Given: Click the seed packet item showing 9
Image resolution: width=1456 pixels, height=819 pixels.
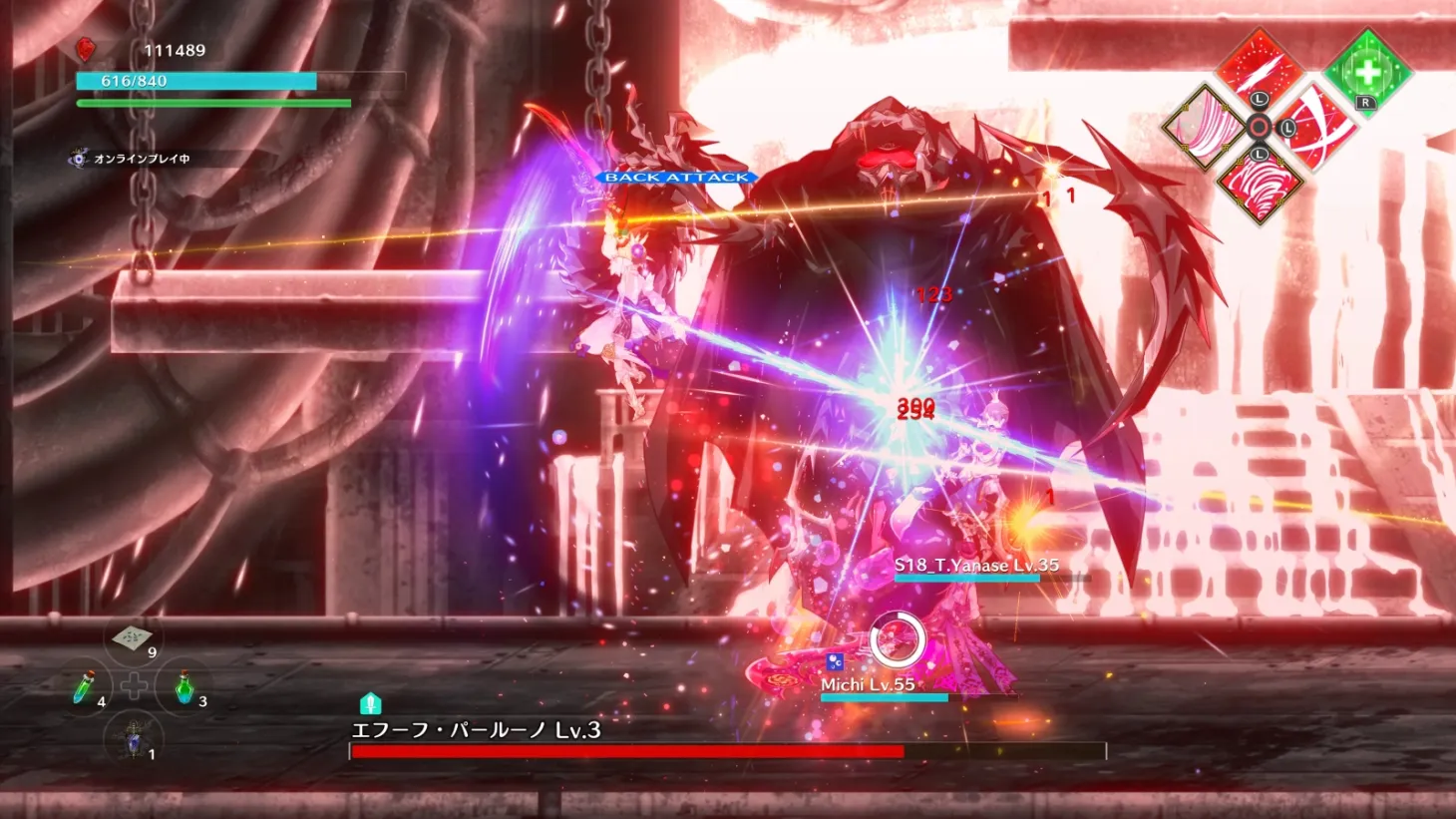Looking at the screenshot, I should 132,636.
